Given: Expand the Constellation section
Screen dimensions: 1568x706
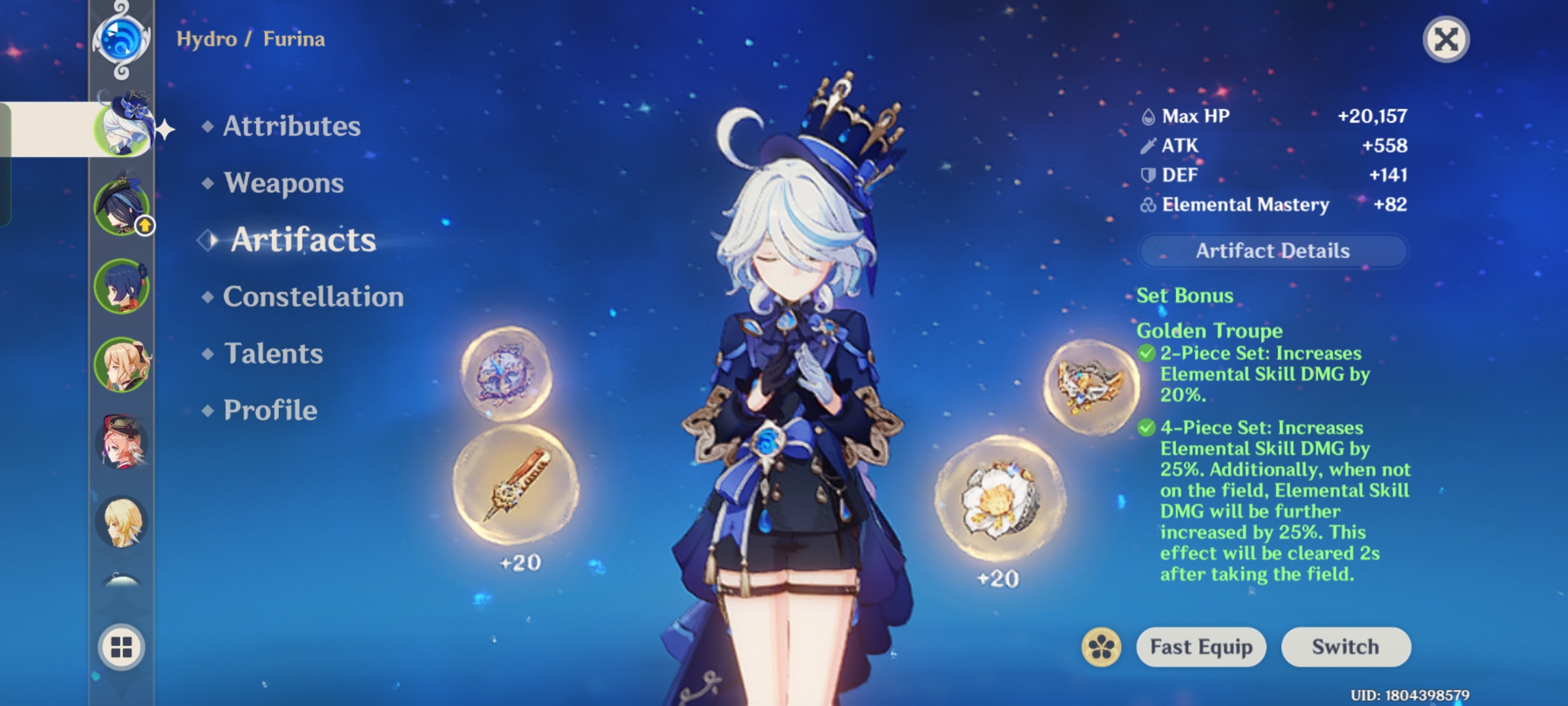Looking at the screenshot, I should pos(312,296).
